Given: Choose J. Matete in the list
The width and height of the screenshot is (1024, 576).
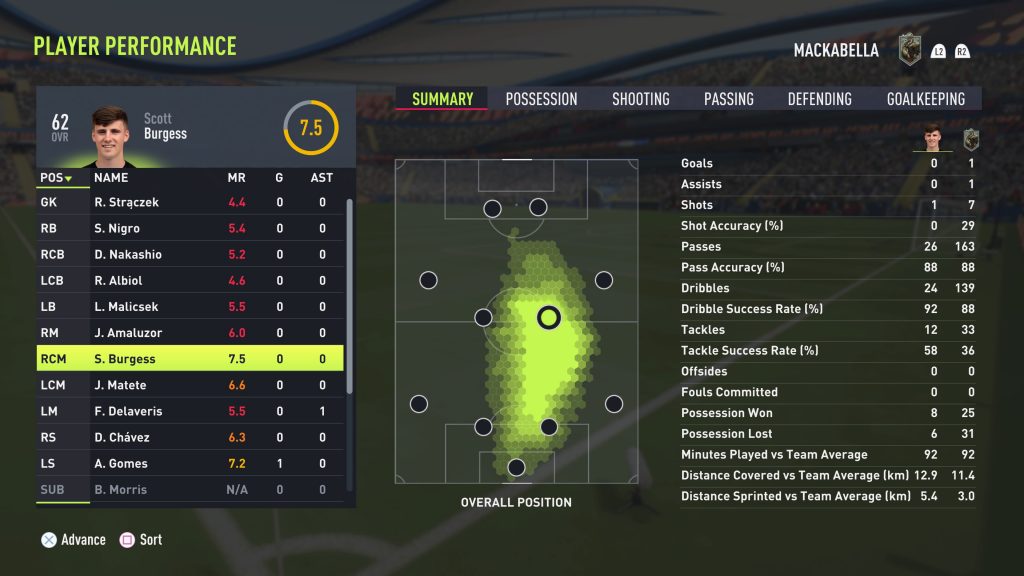Looking at the screenshot, I should point(190,385).
